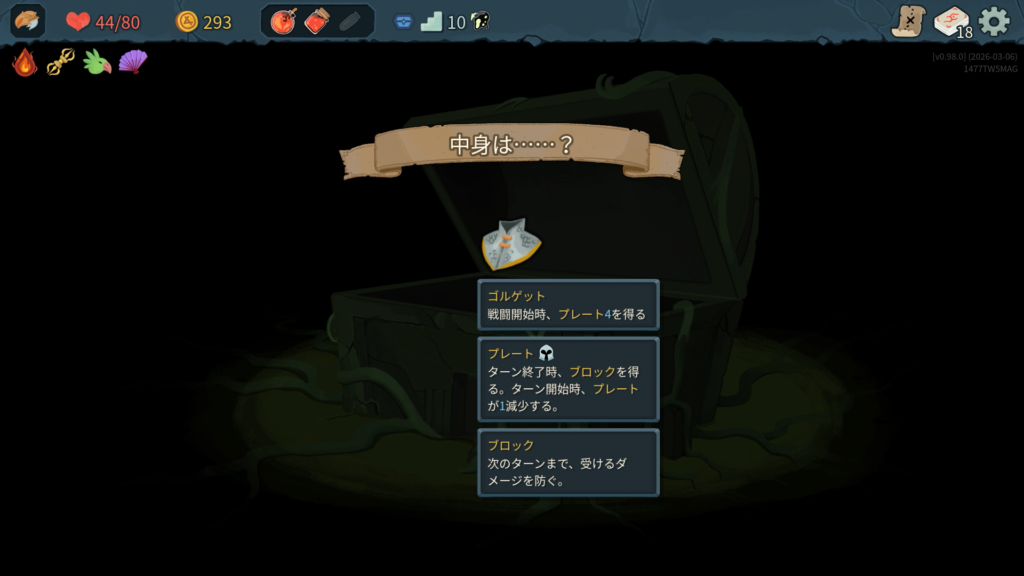Screen dimensions: 1024x576
Task: Select the character portrait icon
Action: (27, 21)
